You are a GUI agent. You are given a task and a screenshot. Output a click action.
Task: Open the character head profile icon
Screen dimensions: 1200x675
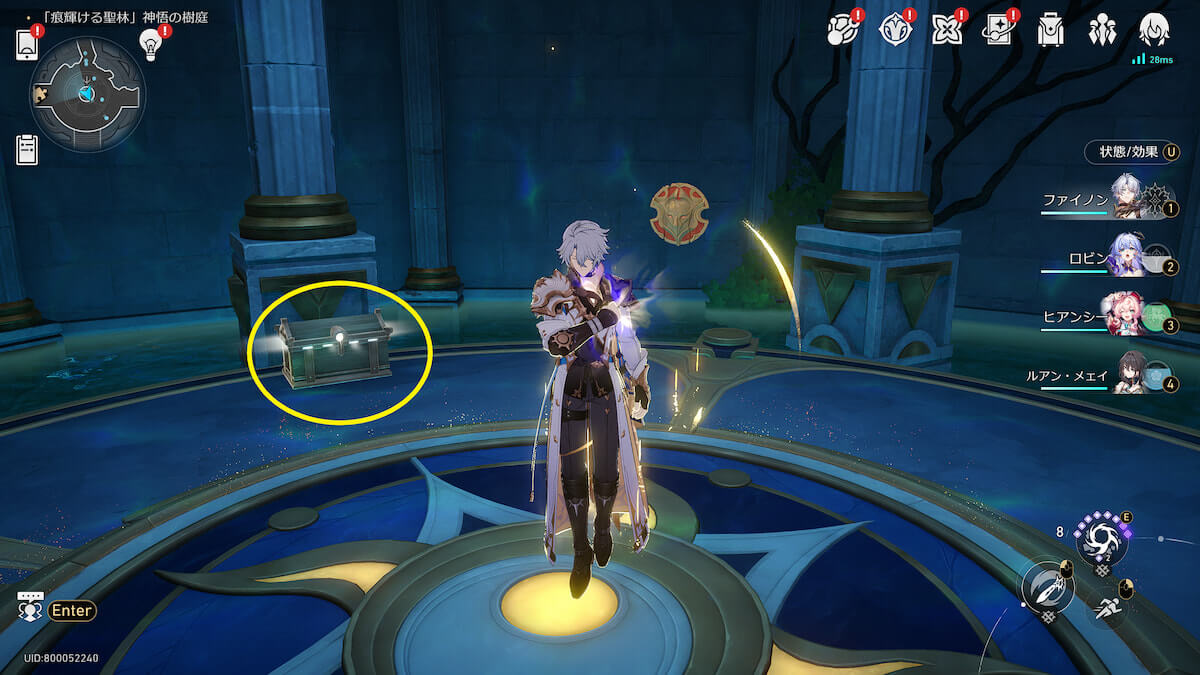(x=1154, y=28)
